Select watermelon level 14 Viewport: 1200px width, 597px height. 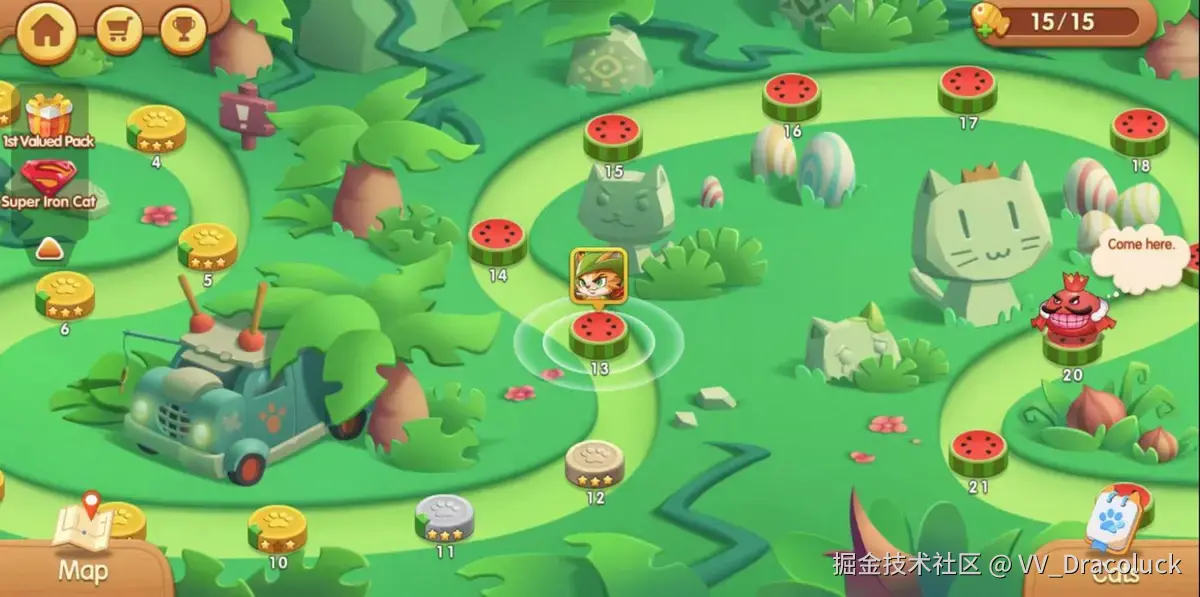click(x=497, y=241)
